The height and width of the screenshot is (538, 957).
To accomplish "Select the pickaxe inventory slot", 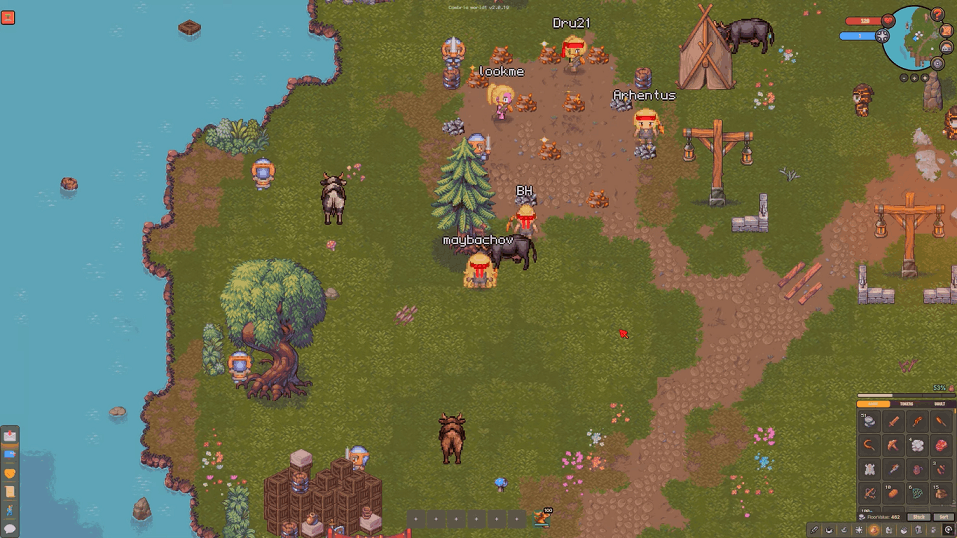I will pos(894,445).
